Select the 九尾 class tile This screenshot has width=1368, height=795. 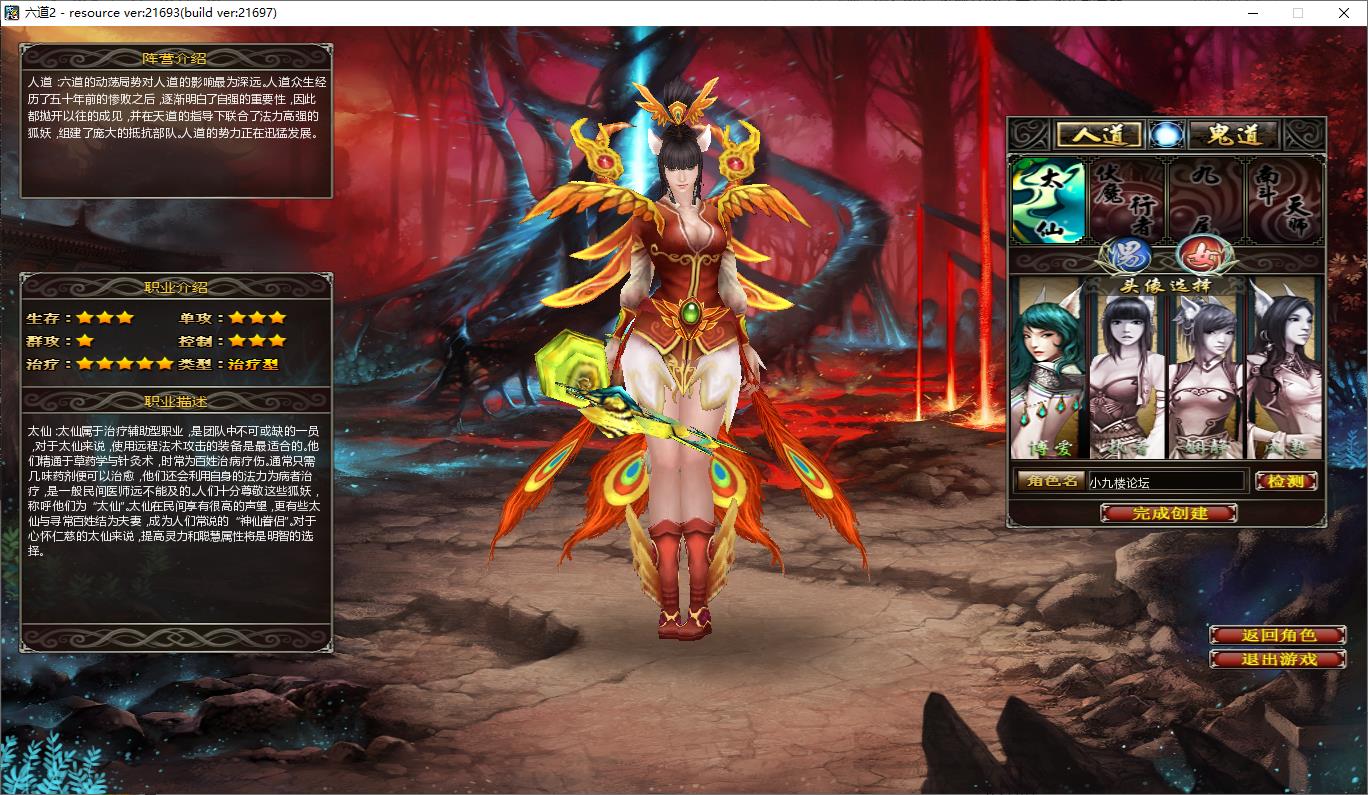click(x=1206, y=201)
